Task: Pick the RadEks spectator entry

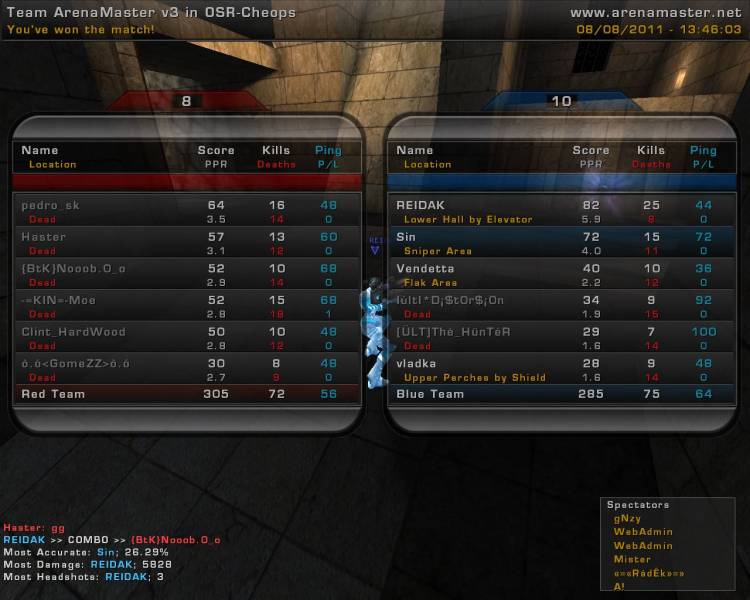Action: click(x=648, y=573)
